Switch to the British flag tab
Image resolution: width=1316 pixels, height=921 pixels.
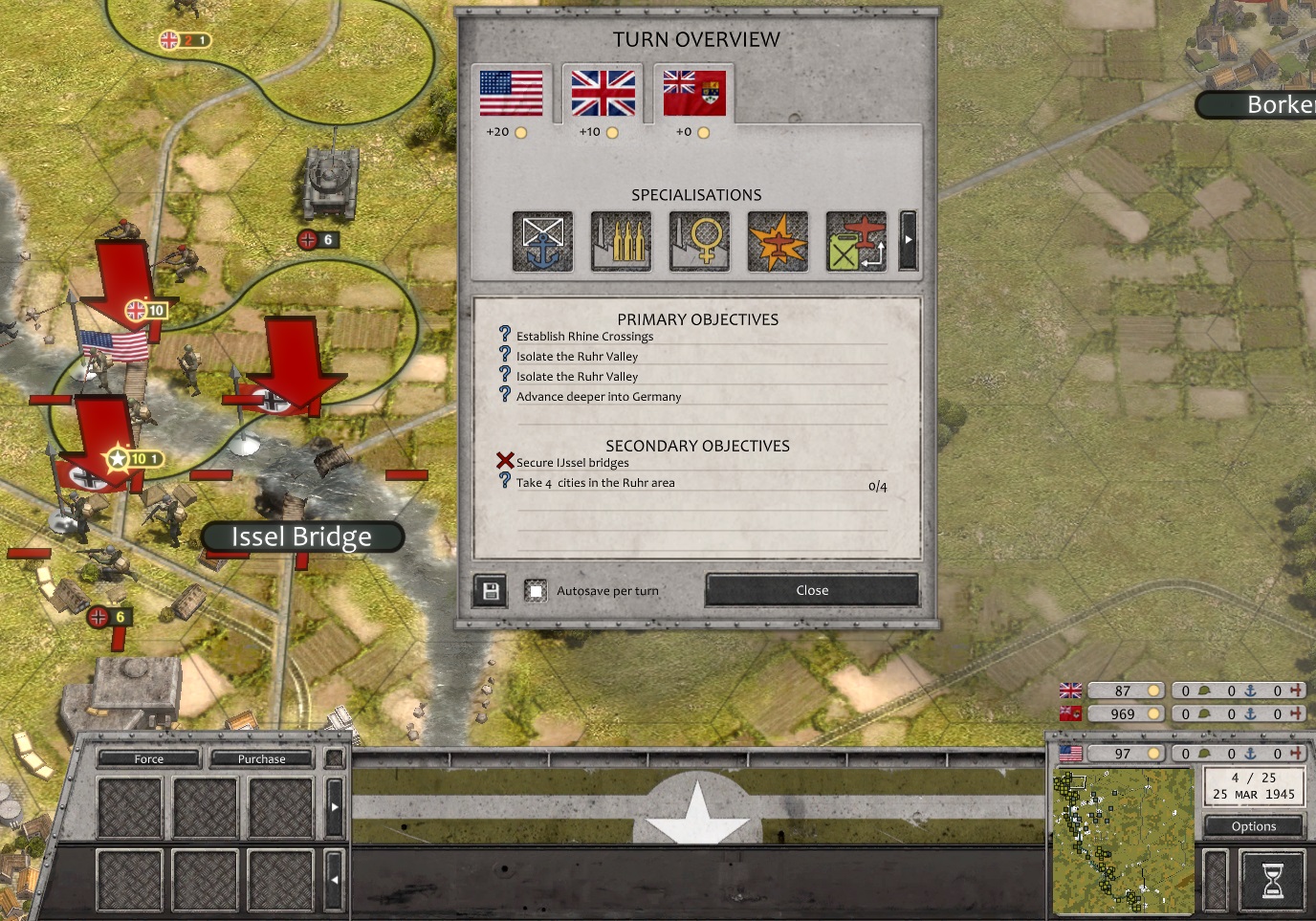pyautogui.click(x=602, y=93)
